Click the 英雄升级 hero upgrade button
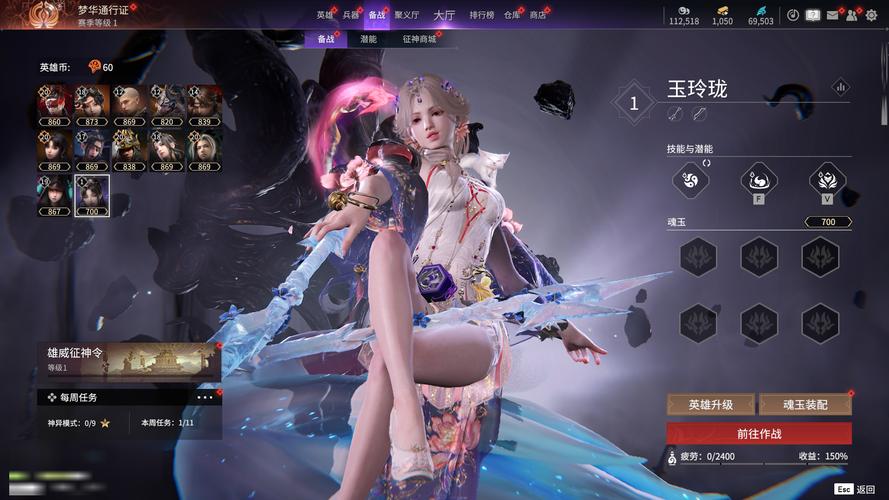This screenshot has width=889, height=500. pos(710,405)
